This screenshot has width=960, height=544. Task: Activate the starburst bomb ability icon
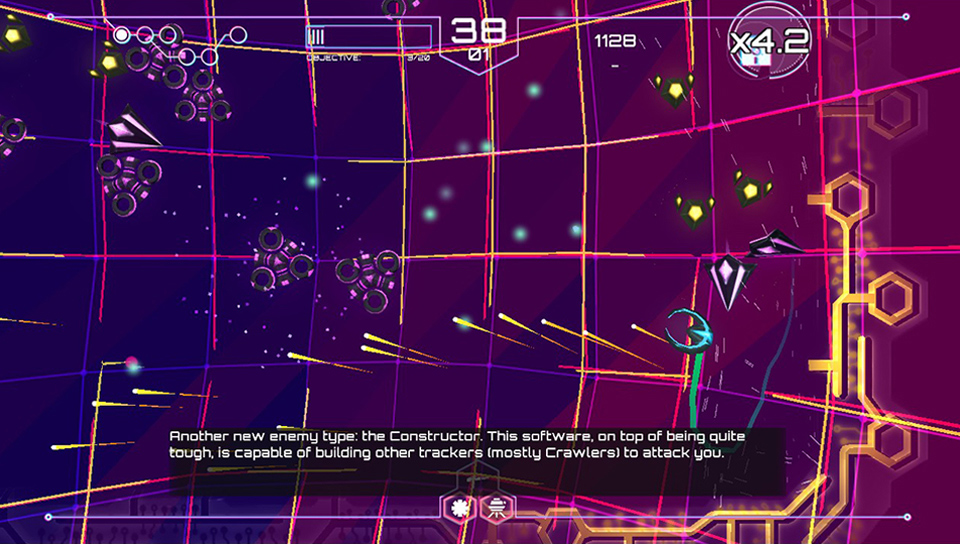(x=459, y=508)
